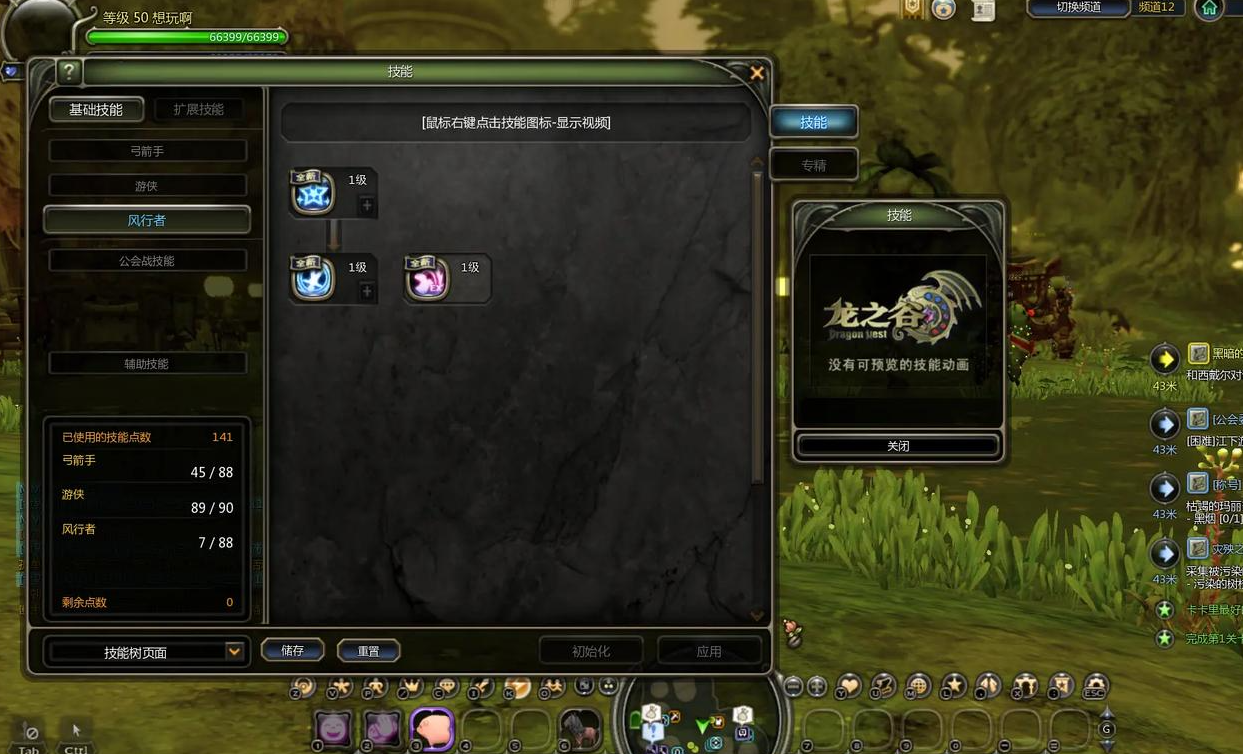1243x754 pixels.
Task: Open the 辅助技能 category
Action: pyautogui.click(x=147, y=364)
